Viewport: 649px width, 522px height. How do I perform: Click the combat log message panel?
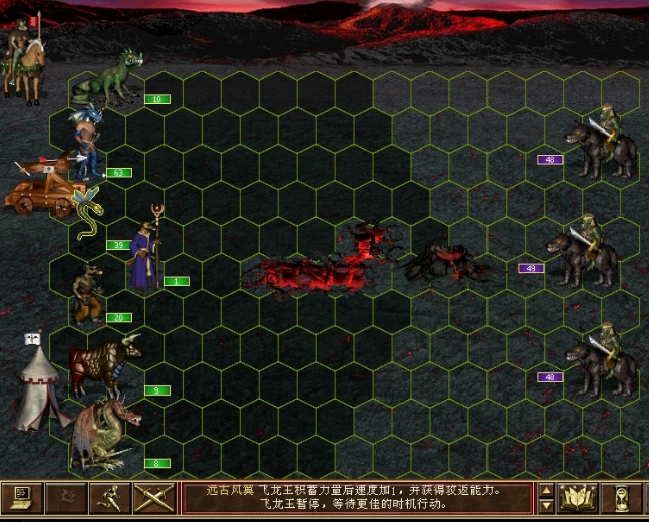pos(355,497)
